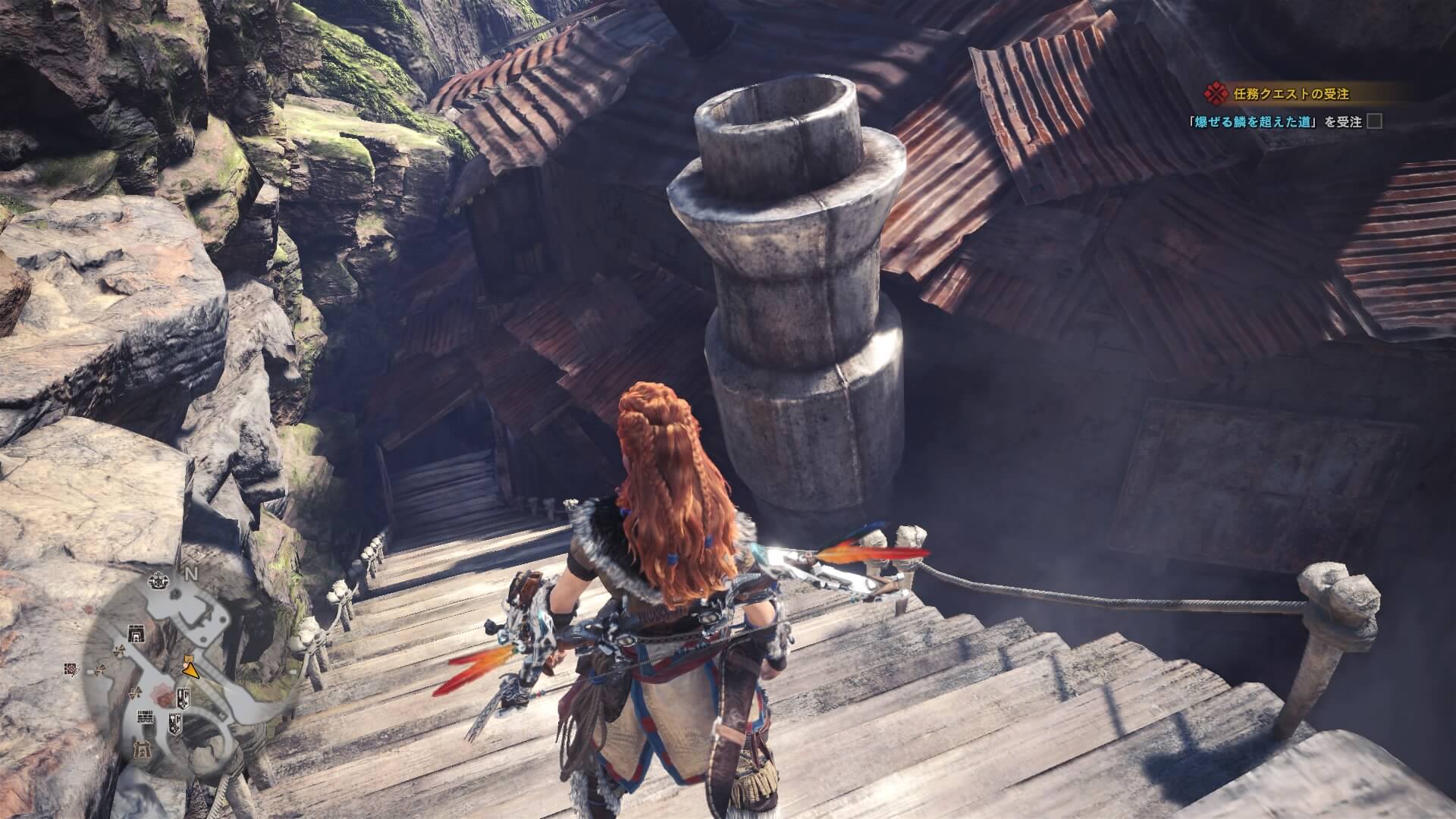
Task: Click the orange player arrow on minimap
Action: pos(190,669)
